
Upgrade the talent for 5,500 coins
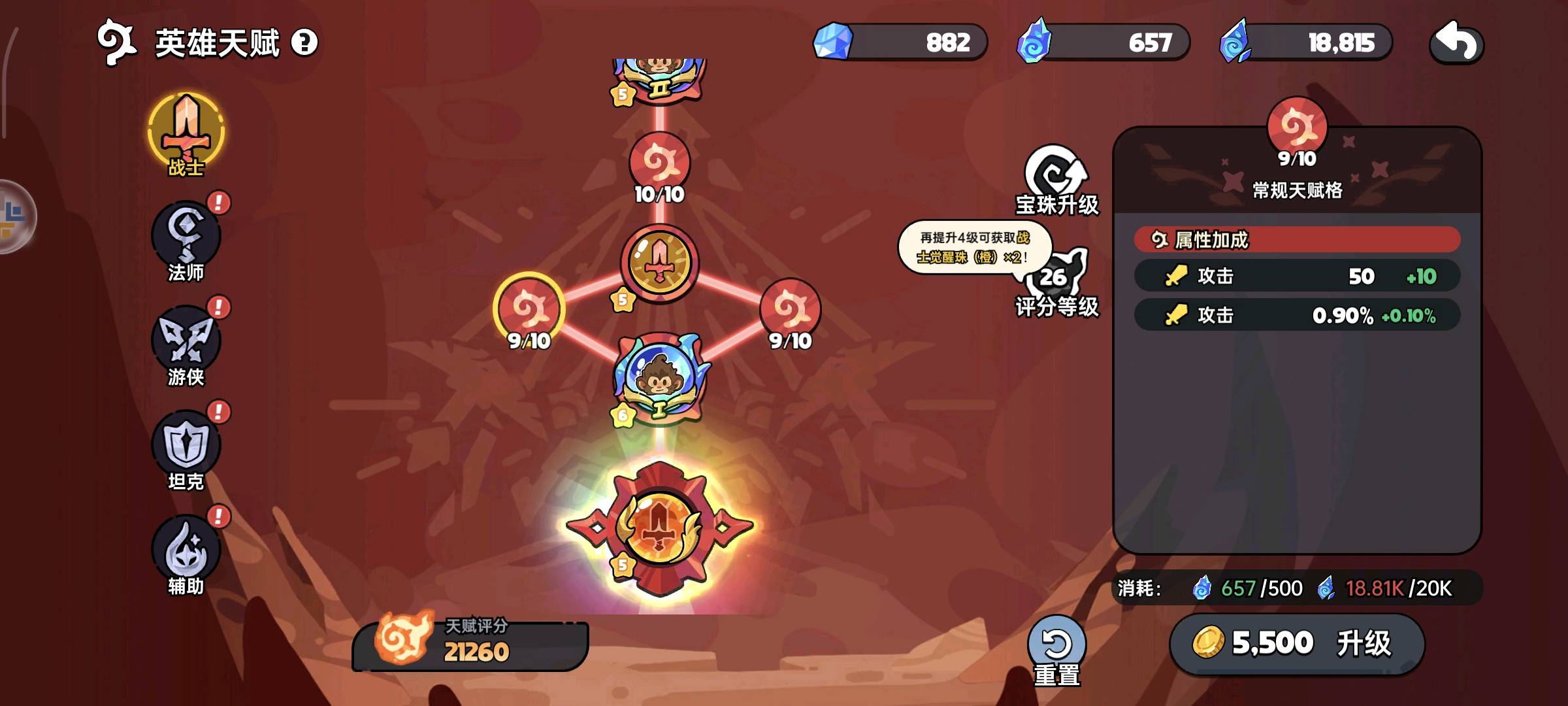(x=1296, y=643)
